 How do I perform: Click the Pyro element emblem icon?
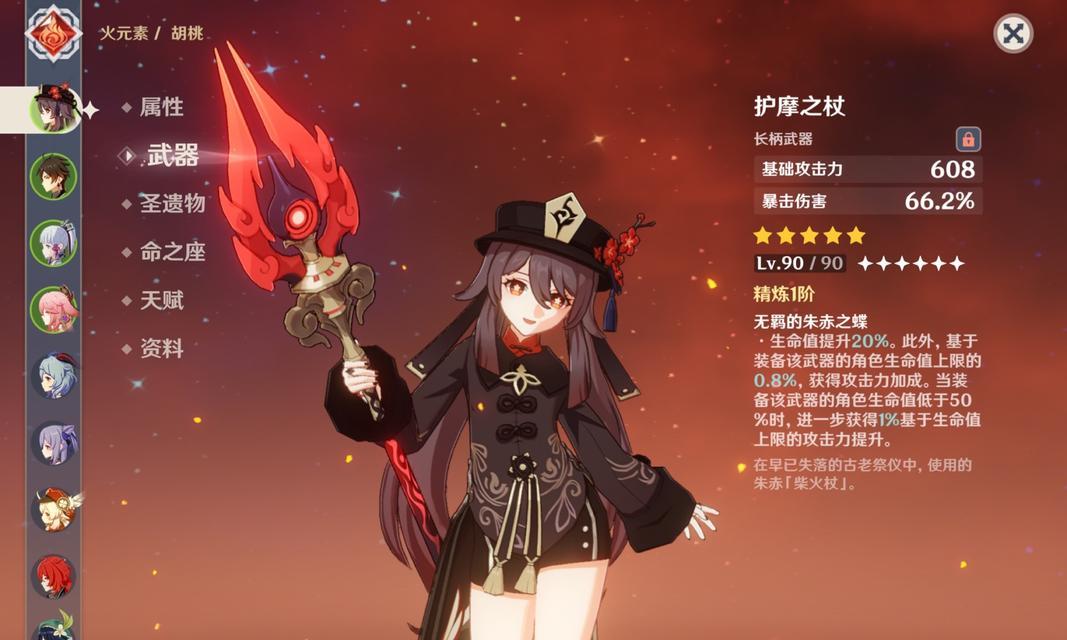tap(48, 34)
